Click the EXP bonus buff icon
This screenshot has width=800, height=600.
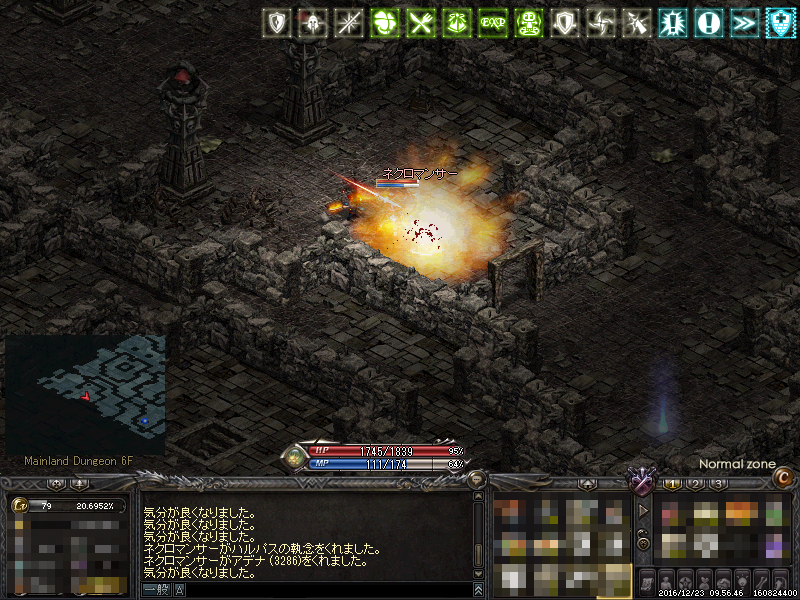point(492,22)
